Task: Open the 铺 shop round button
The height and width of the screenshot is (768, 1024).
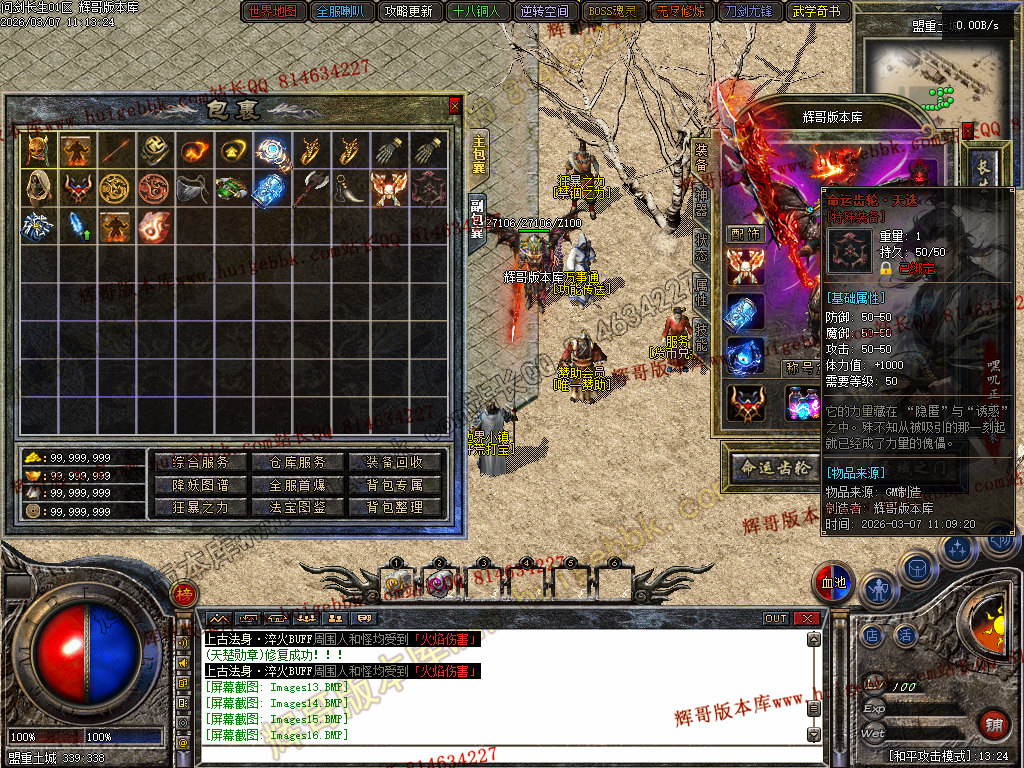Action: [993, 724]
